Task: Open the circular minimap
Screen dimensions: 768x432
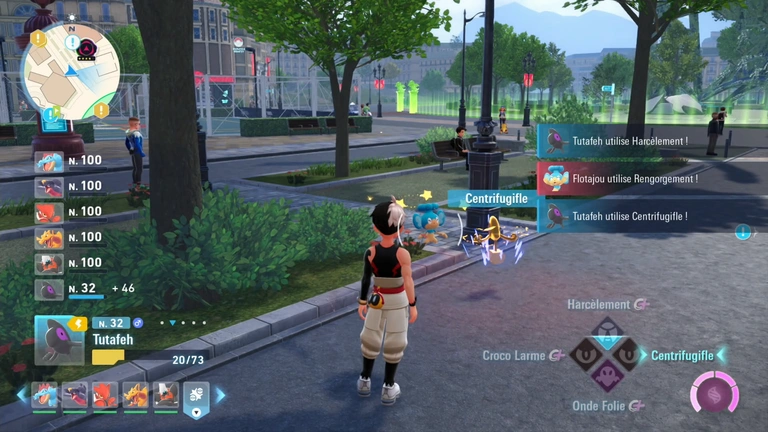Action: click(71, 68)
